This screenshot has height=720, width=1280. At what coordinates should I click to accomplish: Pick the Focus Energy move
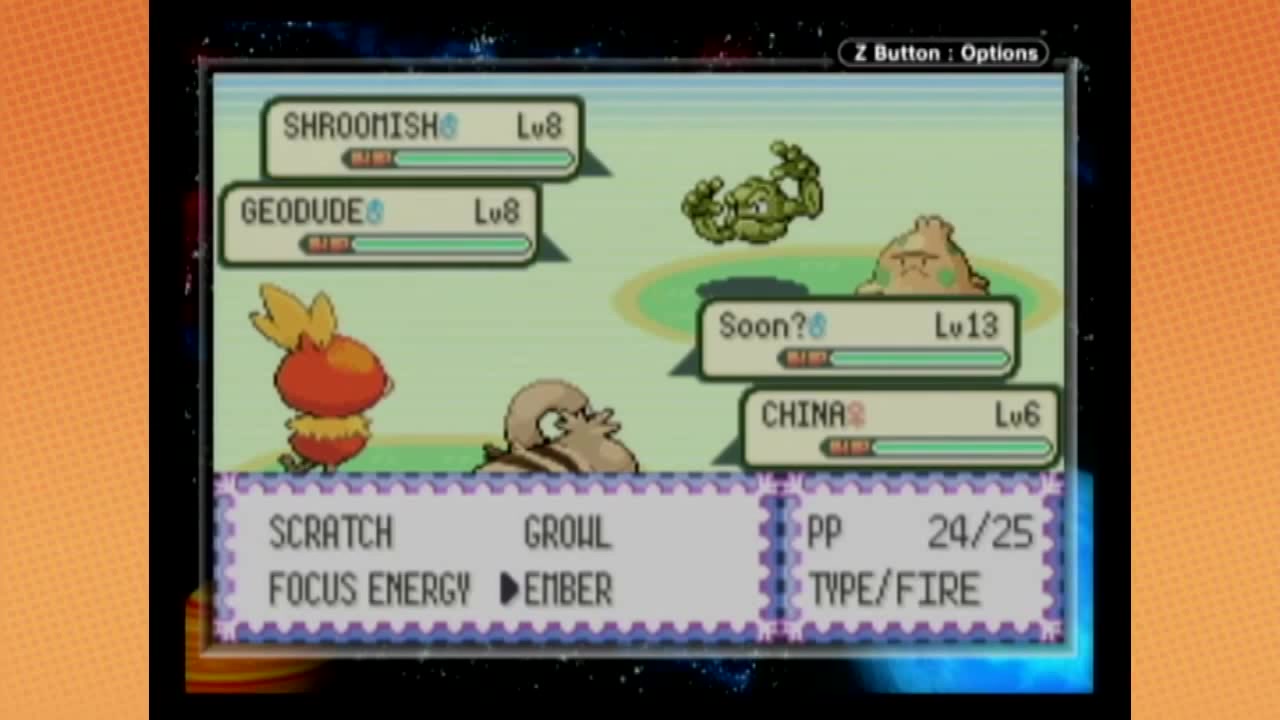tap(369, 590)
